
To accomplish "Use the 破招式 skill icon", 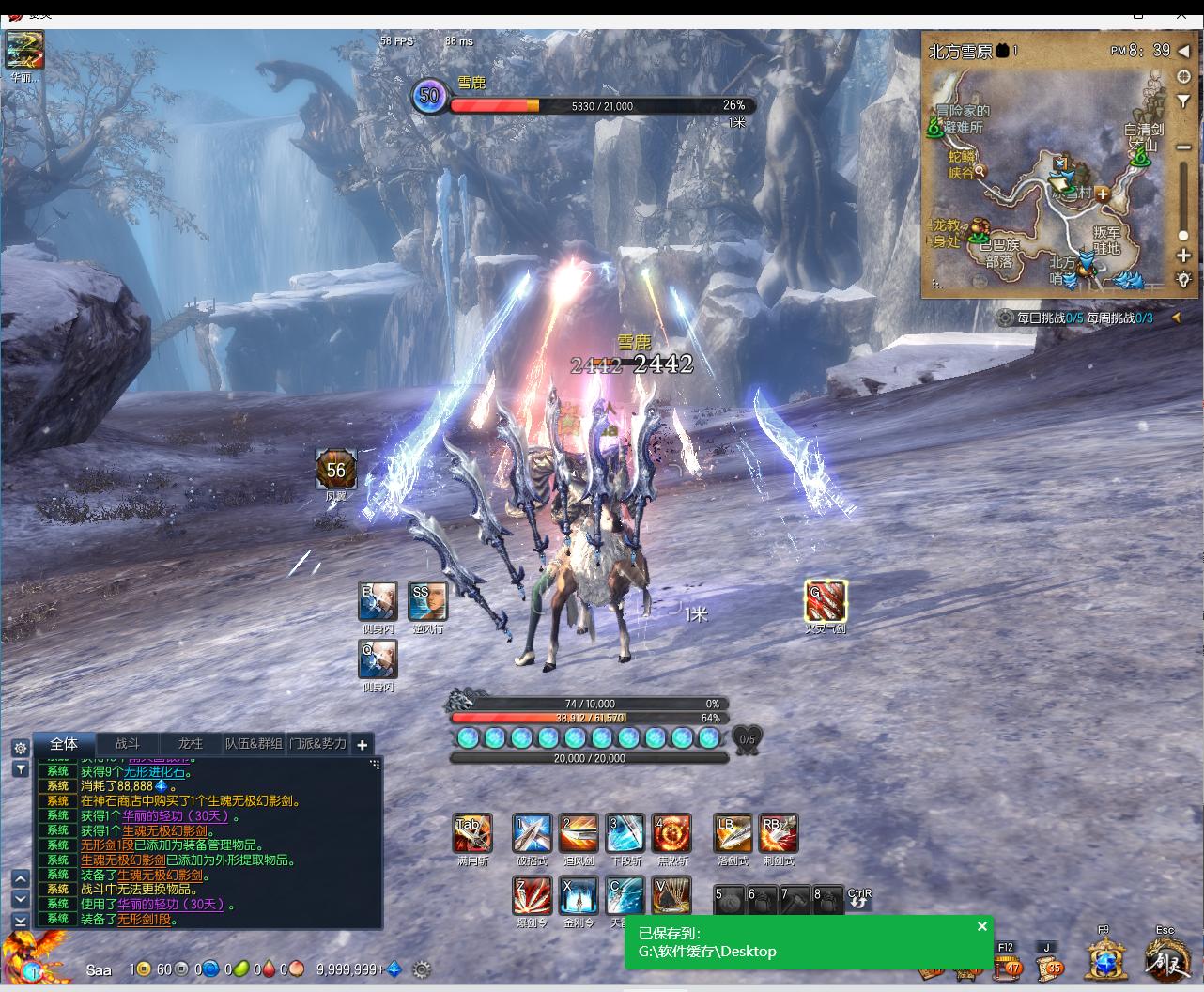I will (532, 833).
